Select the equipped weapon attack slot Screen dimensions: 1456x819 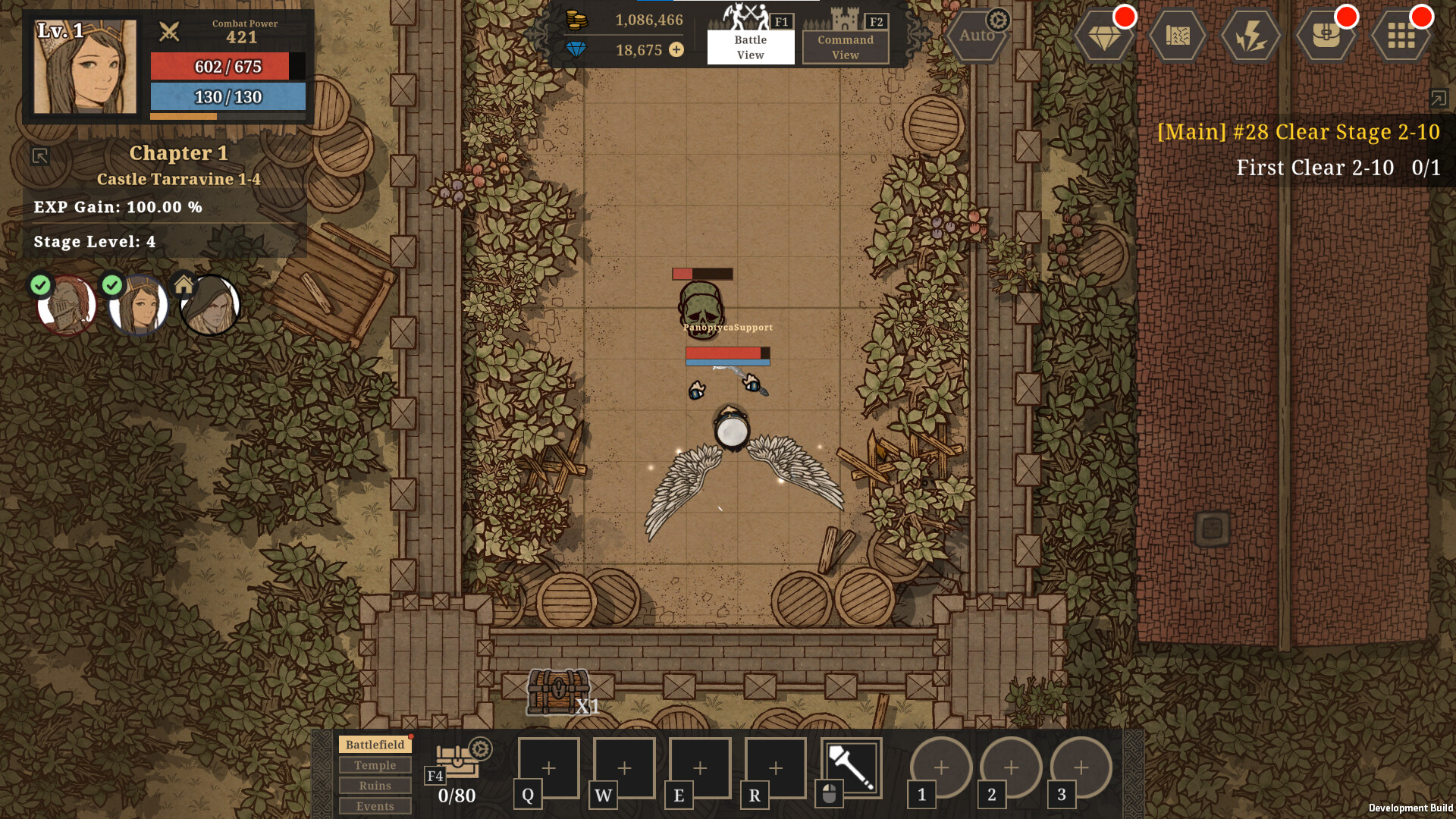point(851,767)
